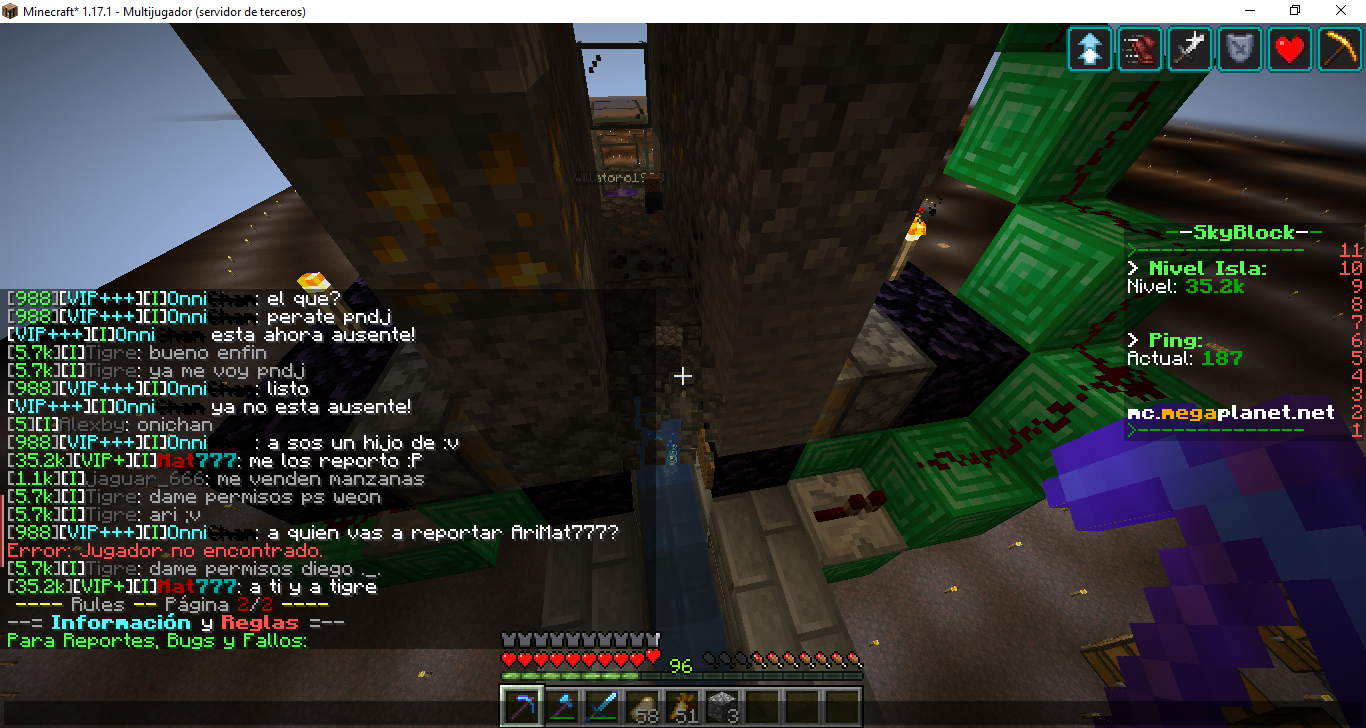Close the Minecraft window
The image size is (1366, 728).
pyautogui.click(x=1342, y=11)
